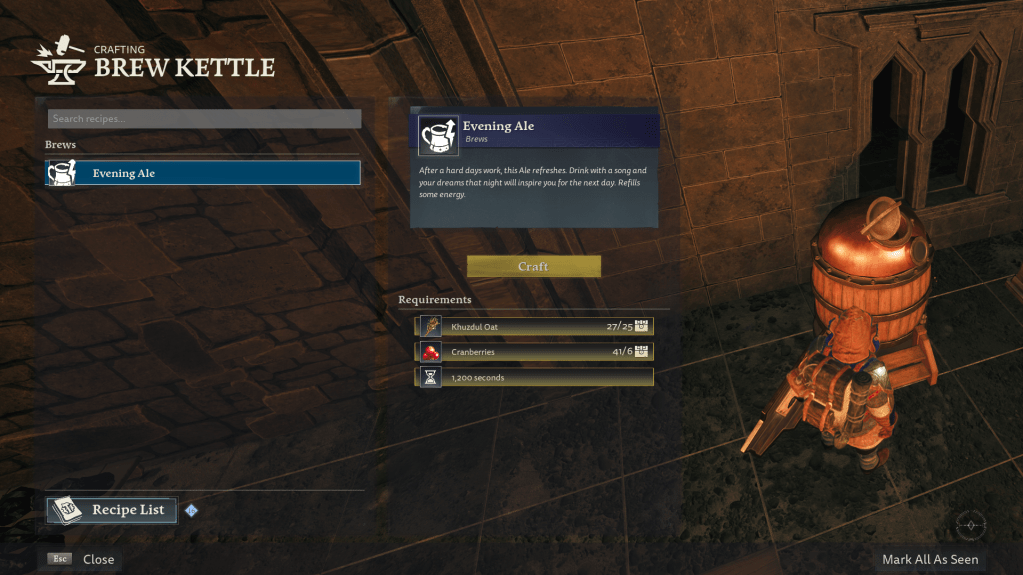Click the Search recipes field
Image resolution: width=1023 pixels, height=575 pixels.
204,119
